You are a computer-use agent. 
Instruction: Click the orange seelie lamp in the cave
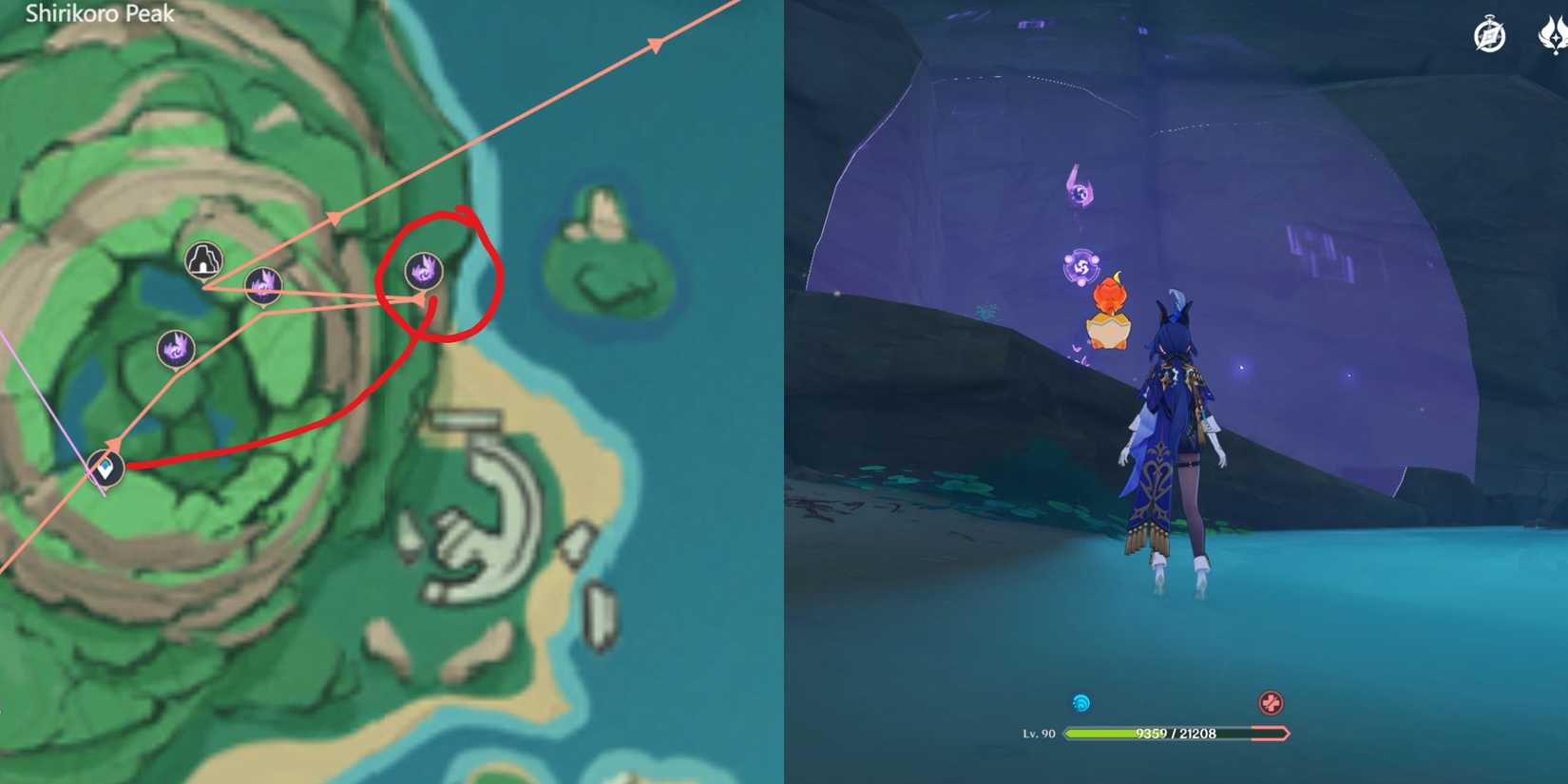(x=1112, y=314)
